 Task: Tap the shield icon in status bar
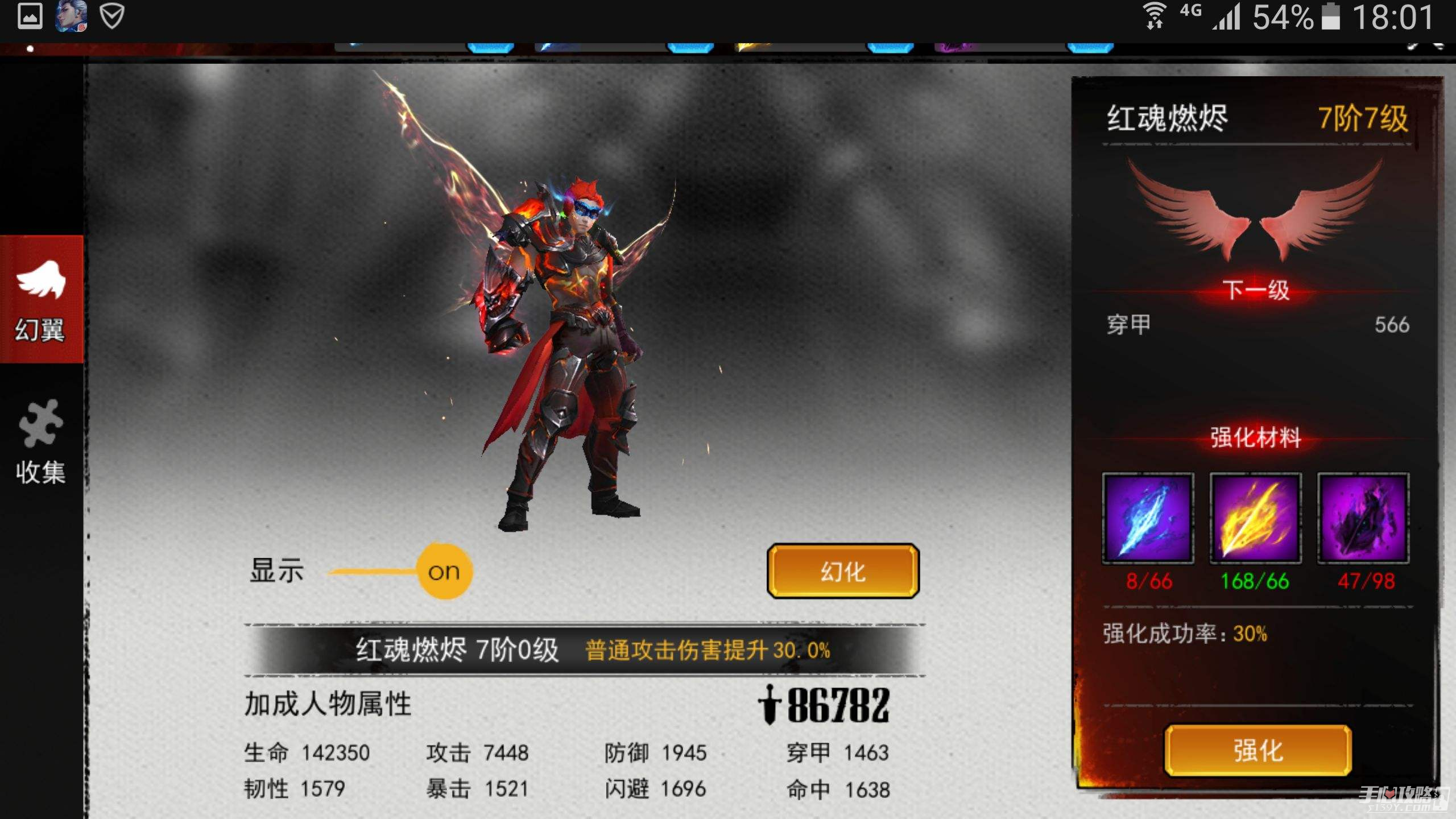(111, 16)
